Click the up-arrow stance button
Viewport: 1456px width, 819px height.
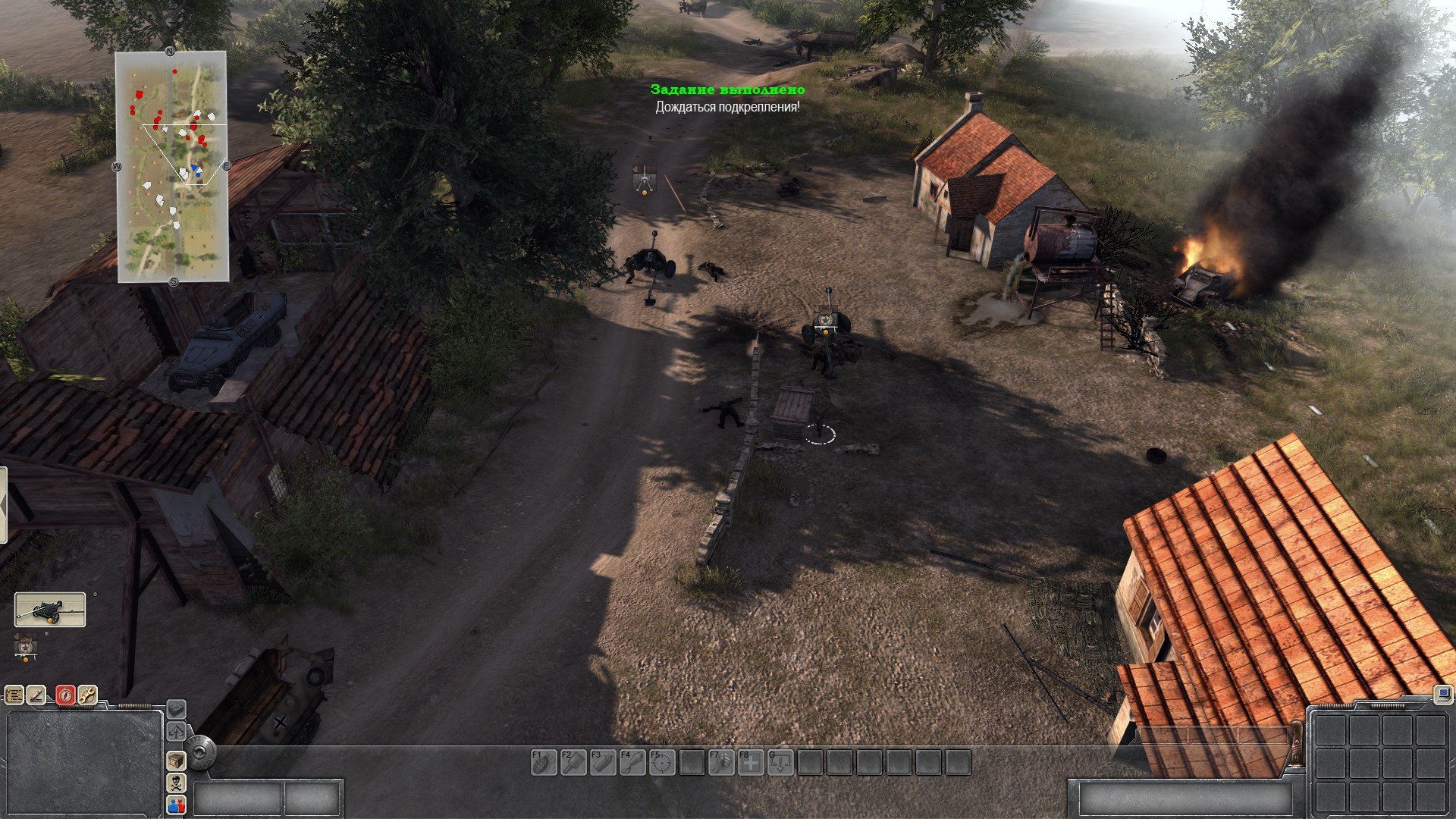pyautogui.click(x=176, y=732)
